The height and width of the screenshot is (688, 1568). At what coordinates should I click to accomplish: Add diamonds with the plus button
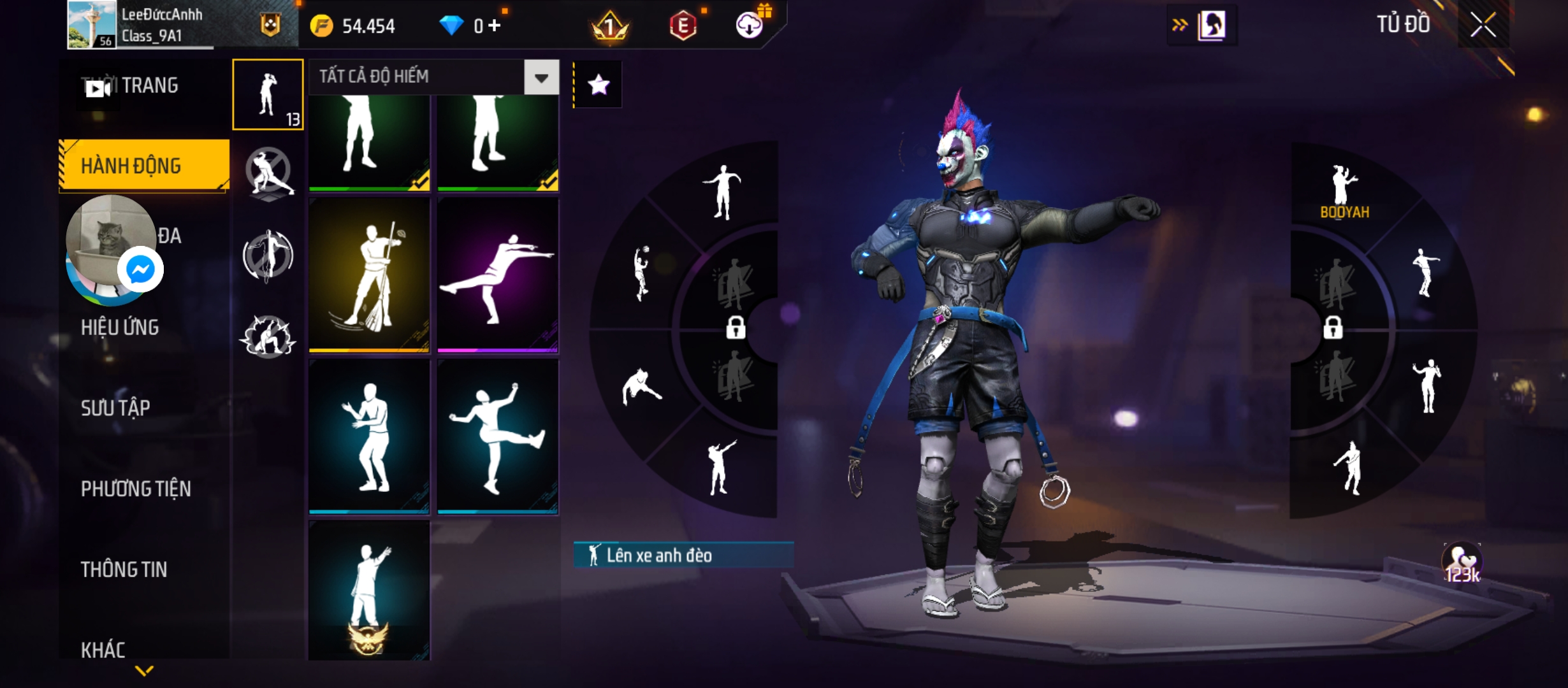495,25
